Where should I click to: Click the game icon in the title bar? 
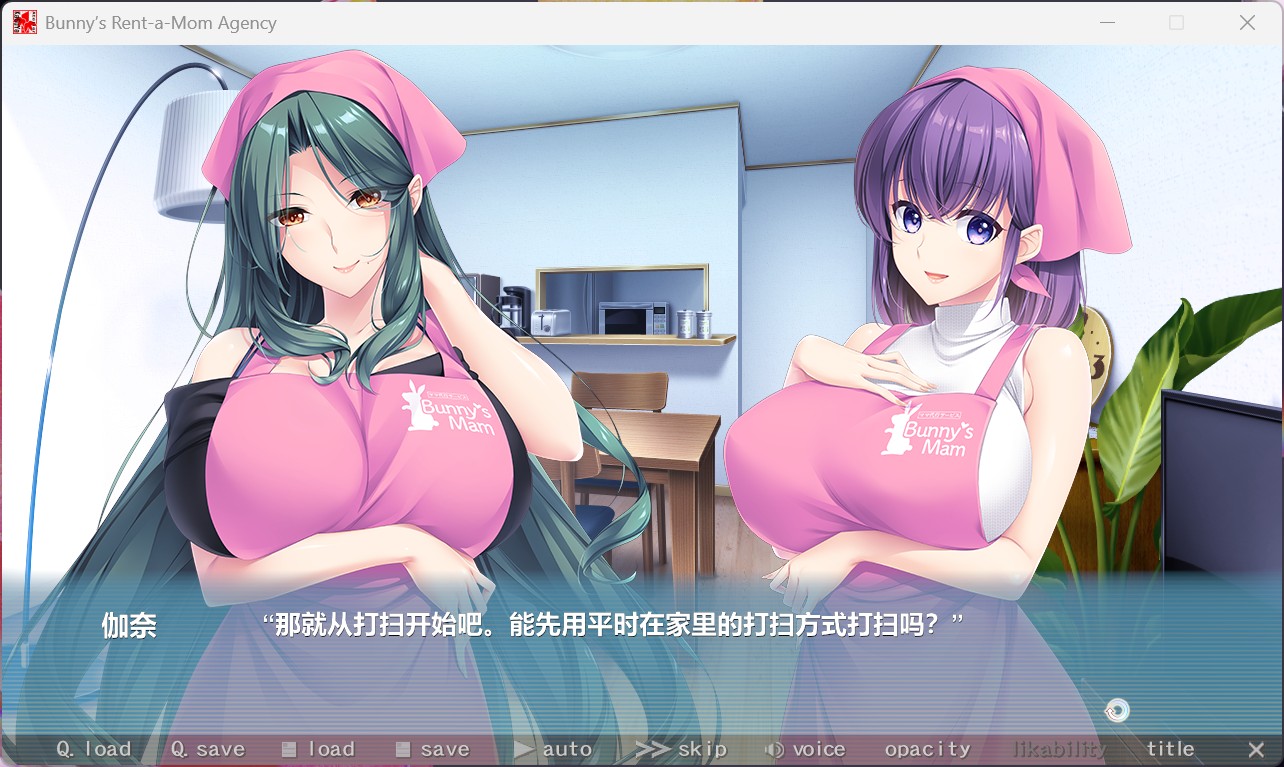click(23, 21)
